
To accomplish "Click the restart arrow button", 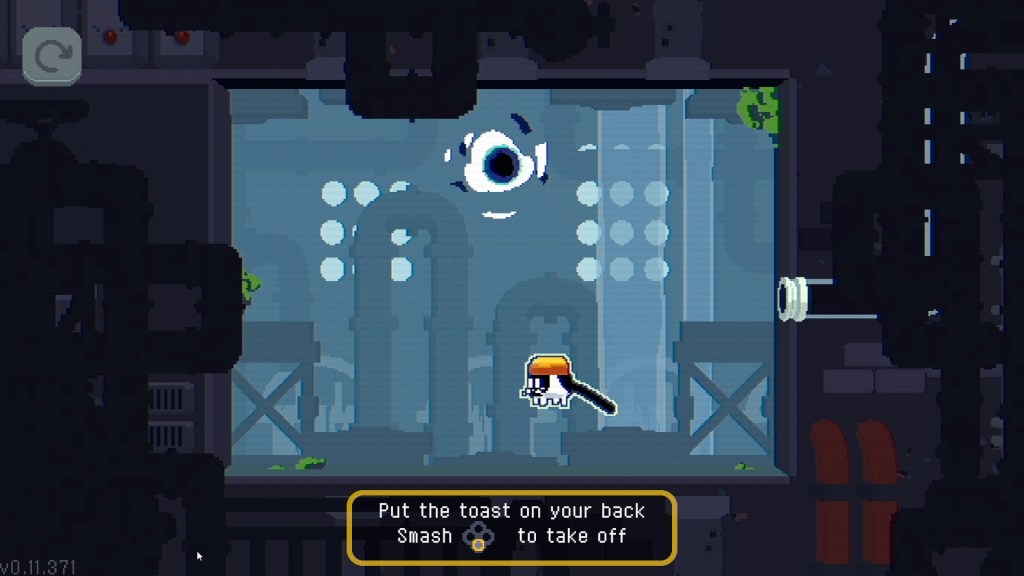I will (52, 57).
